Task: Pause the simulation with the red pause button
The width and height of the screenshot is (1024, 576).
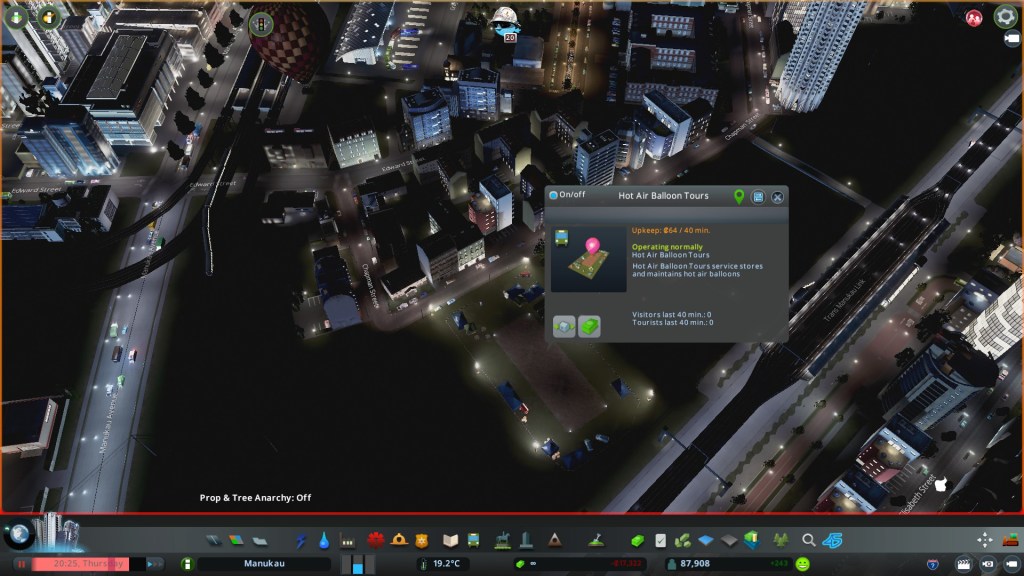Action: pyautogui.click(x=20, y=564)
